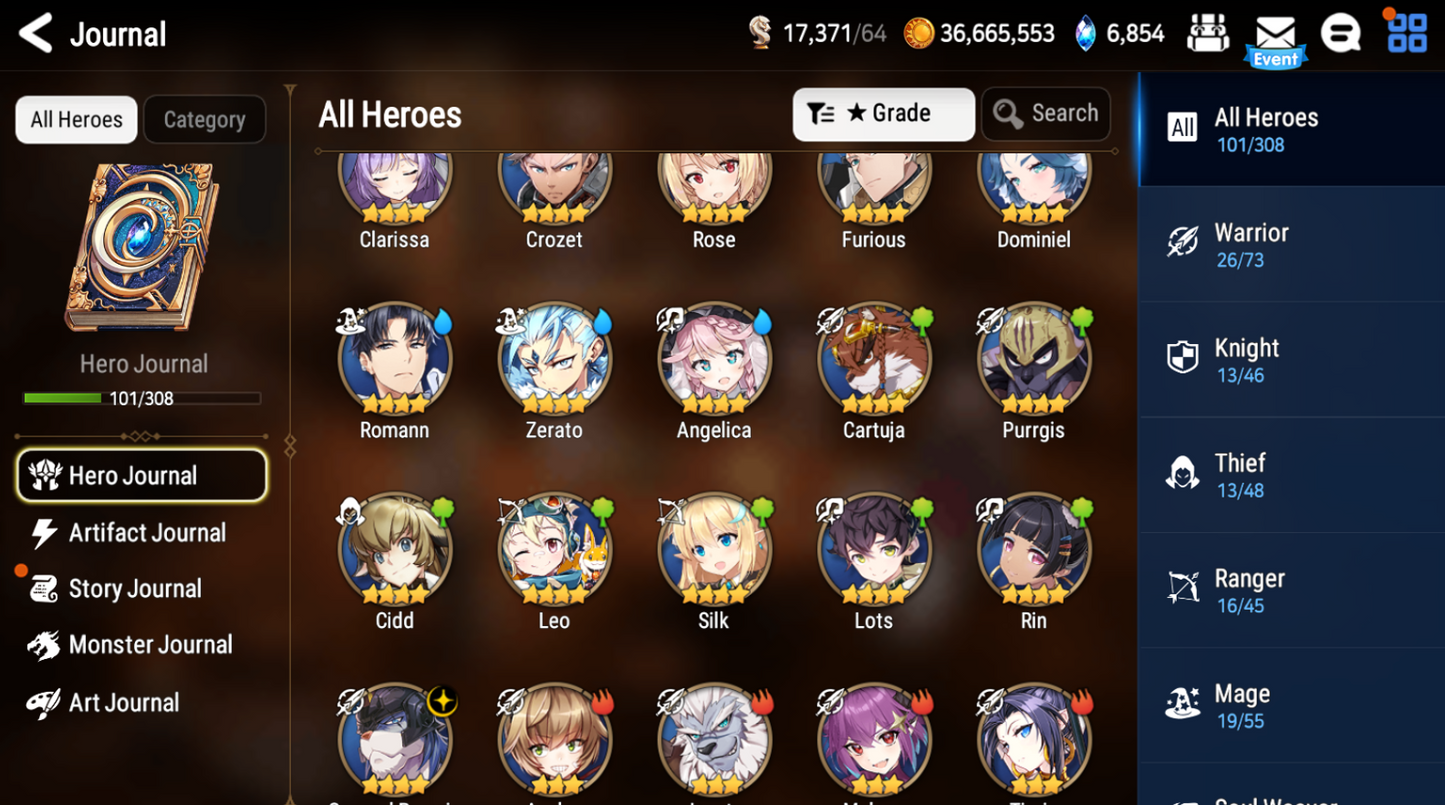Select Zerato's hero portrait

tap(554, 358)
